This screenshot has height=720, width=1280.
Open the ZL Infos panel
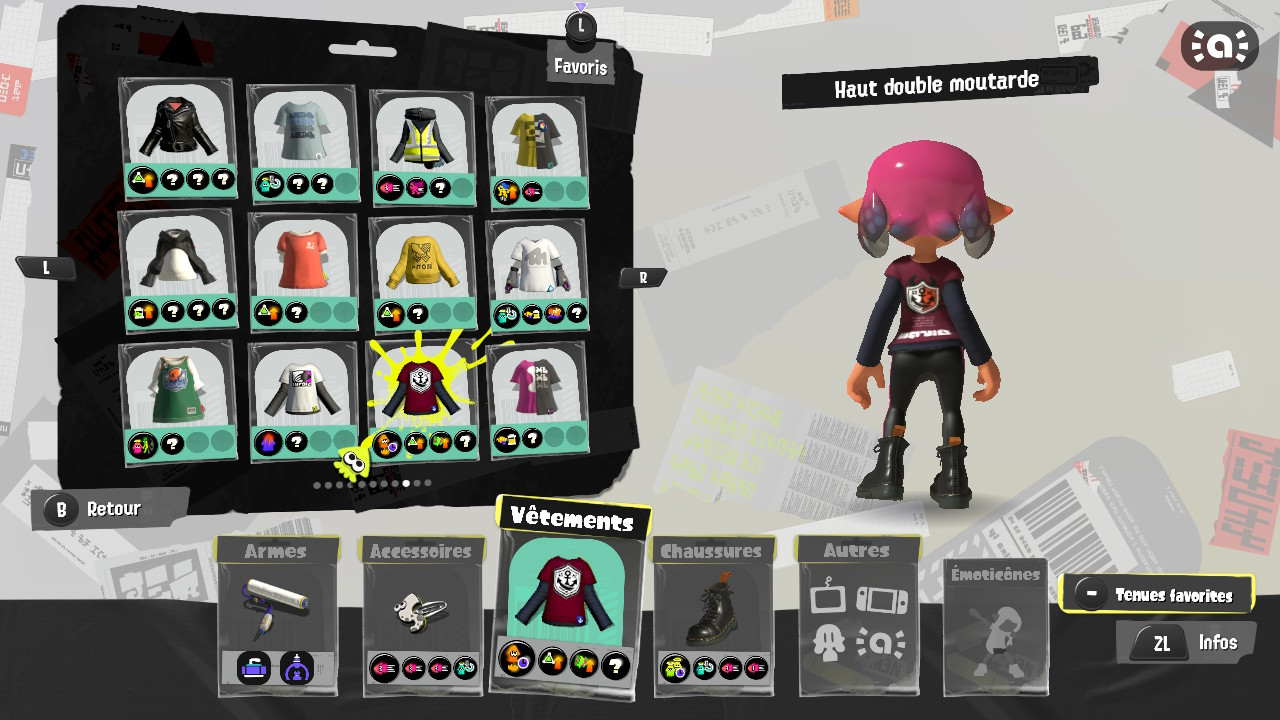pyautogui.click(x=1186, y=643)
